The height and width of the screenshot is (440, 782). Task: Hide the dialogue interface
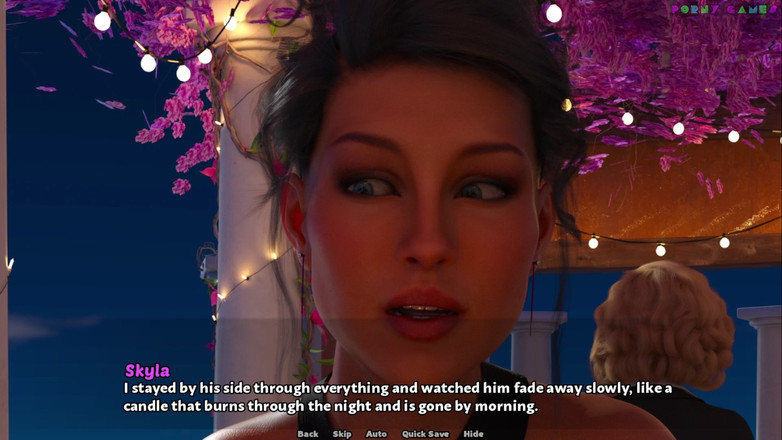click(x=473, y=434)
